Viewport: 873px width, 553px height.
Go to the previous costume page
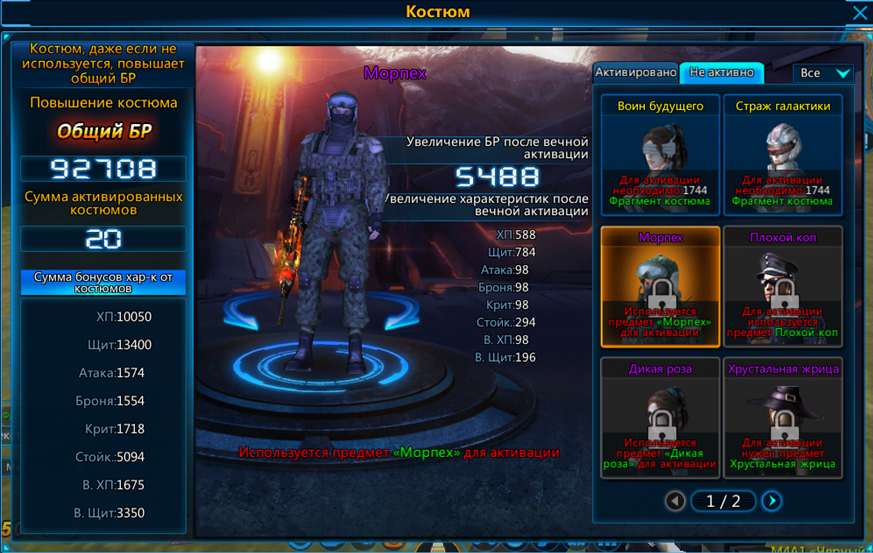coord(675,501)
